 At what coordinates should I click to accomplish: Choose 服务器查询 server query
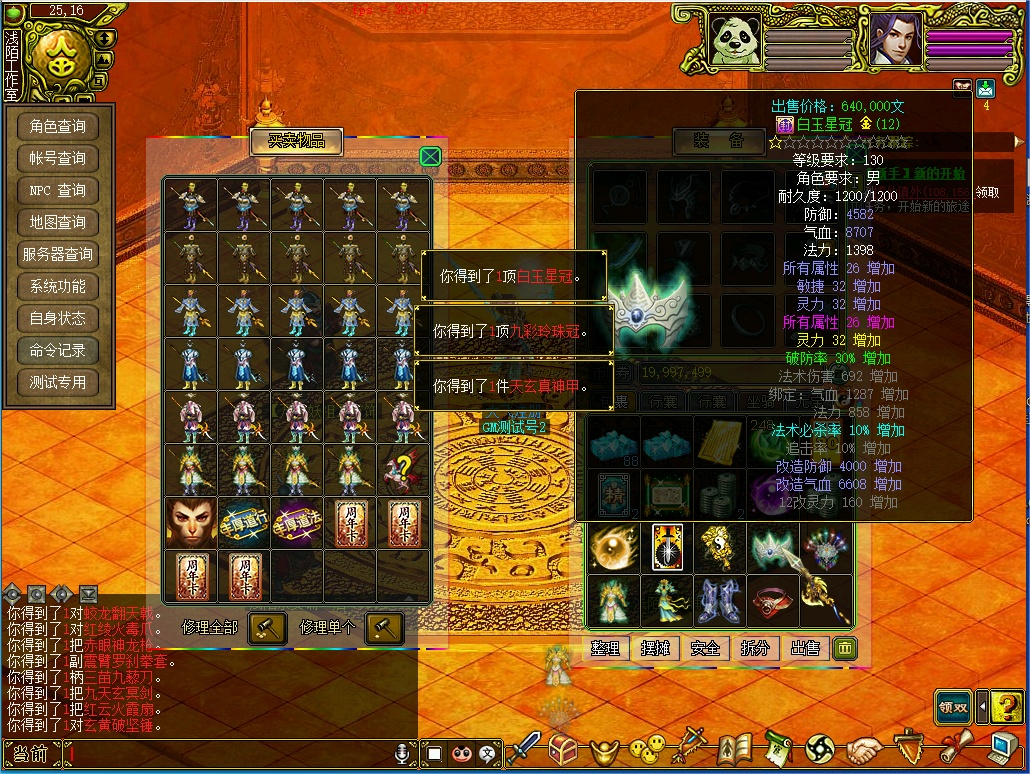(x=57, y=255)
